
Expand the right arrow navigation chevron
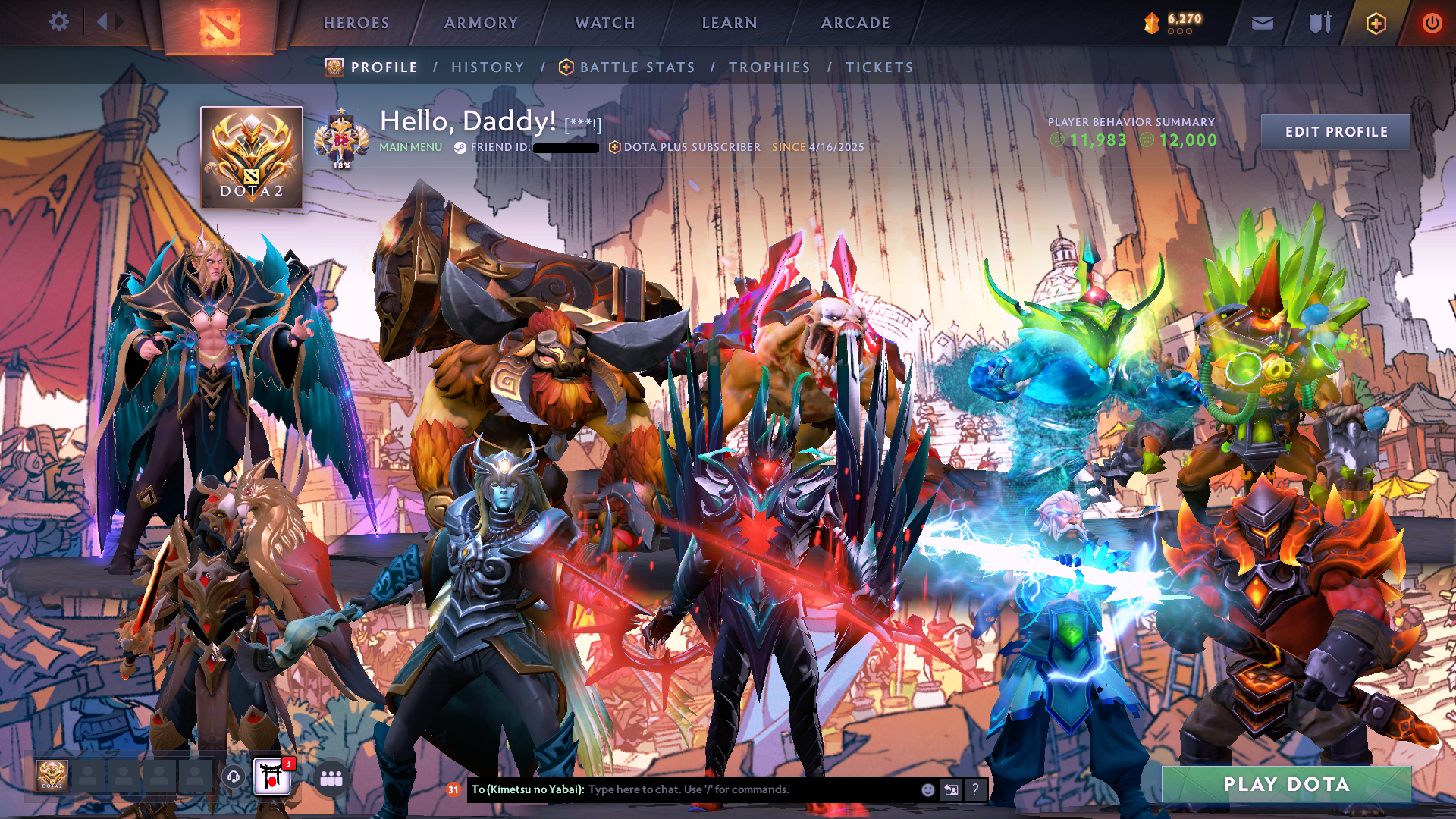point(119,21)
